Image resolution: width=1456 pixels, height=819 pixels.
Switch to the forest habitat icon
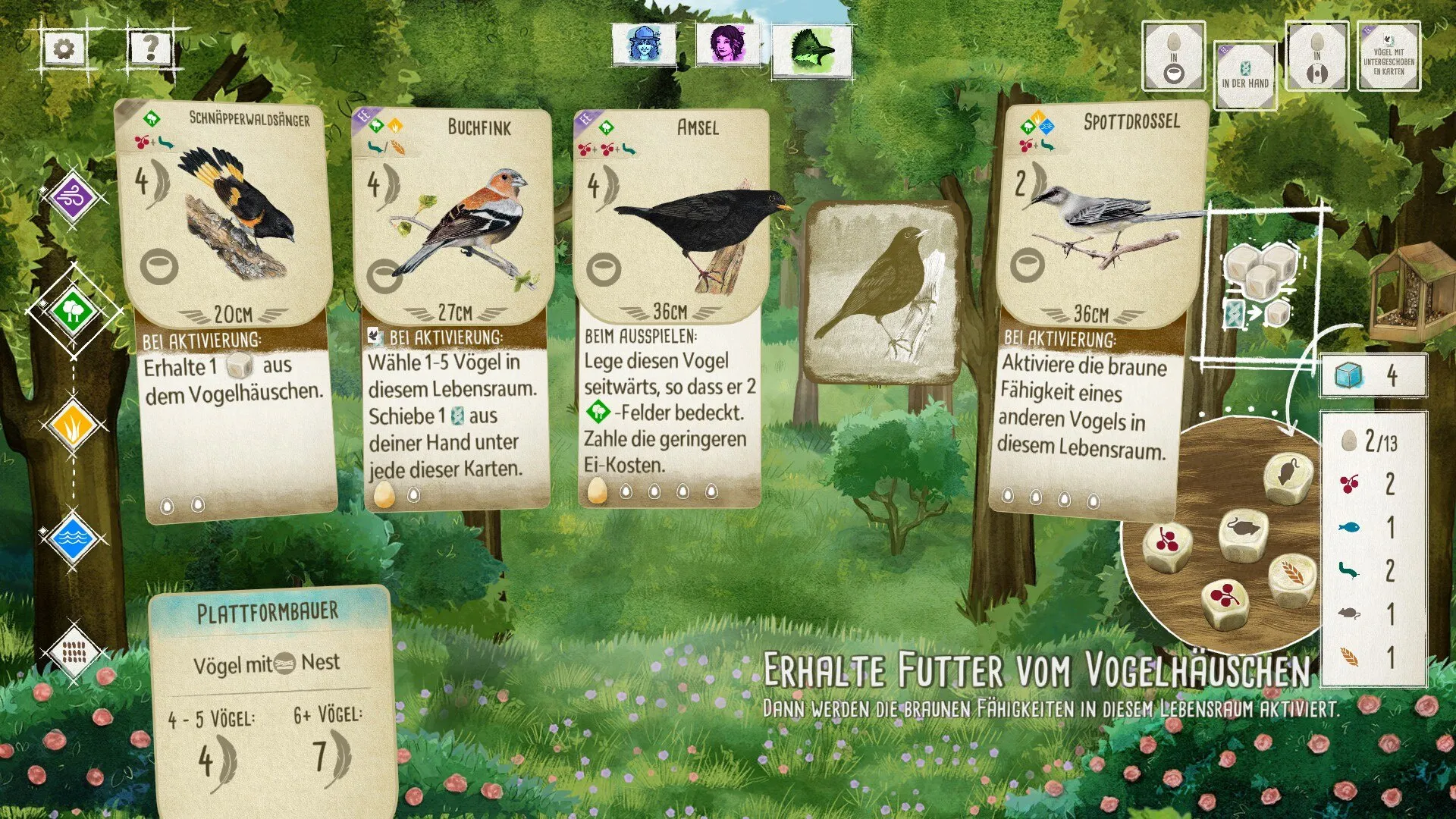pos(73,310)
